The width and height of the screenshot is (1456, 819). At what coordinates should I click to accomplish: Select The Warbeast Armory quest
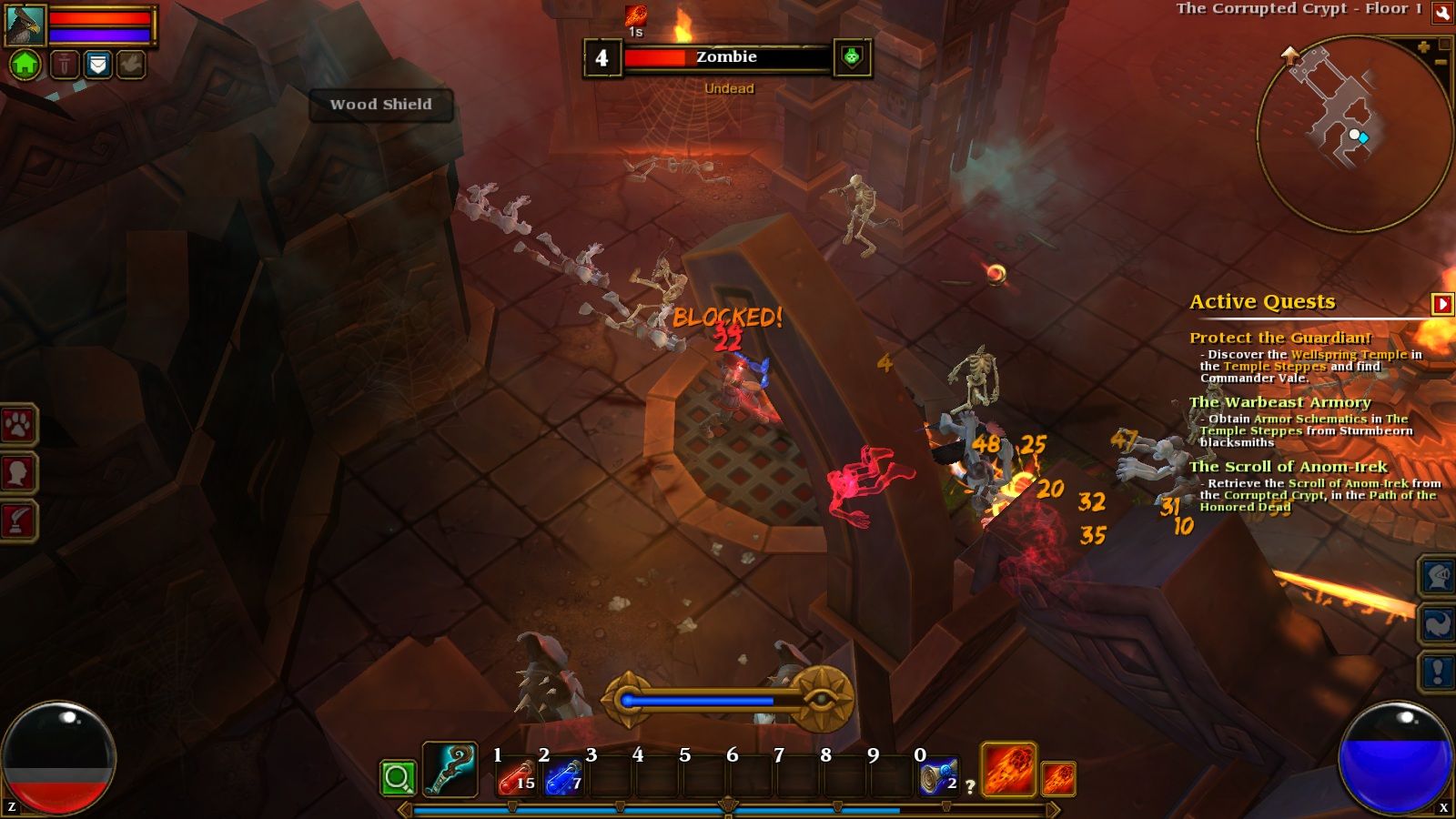coord(1279,402)
